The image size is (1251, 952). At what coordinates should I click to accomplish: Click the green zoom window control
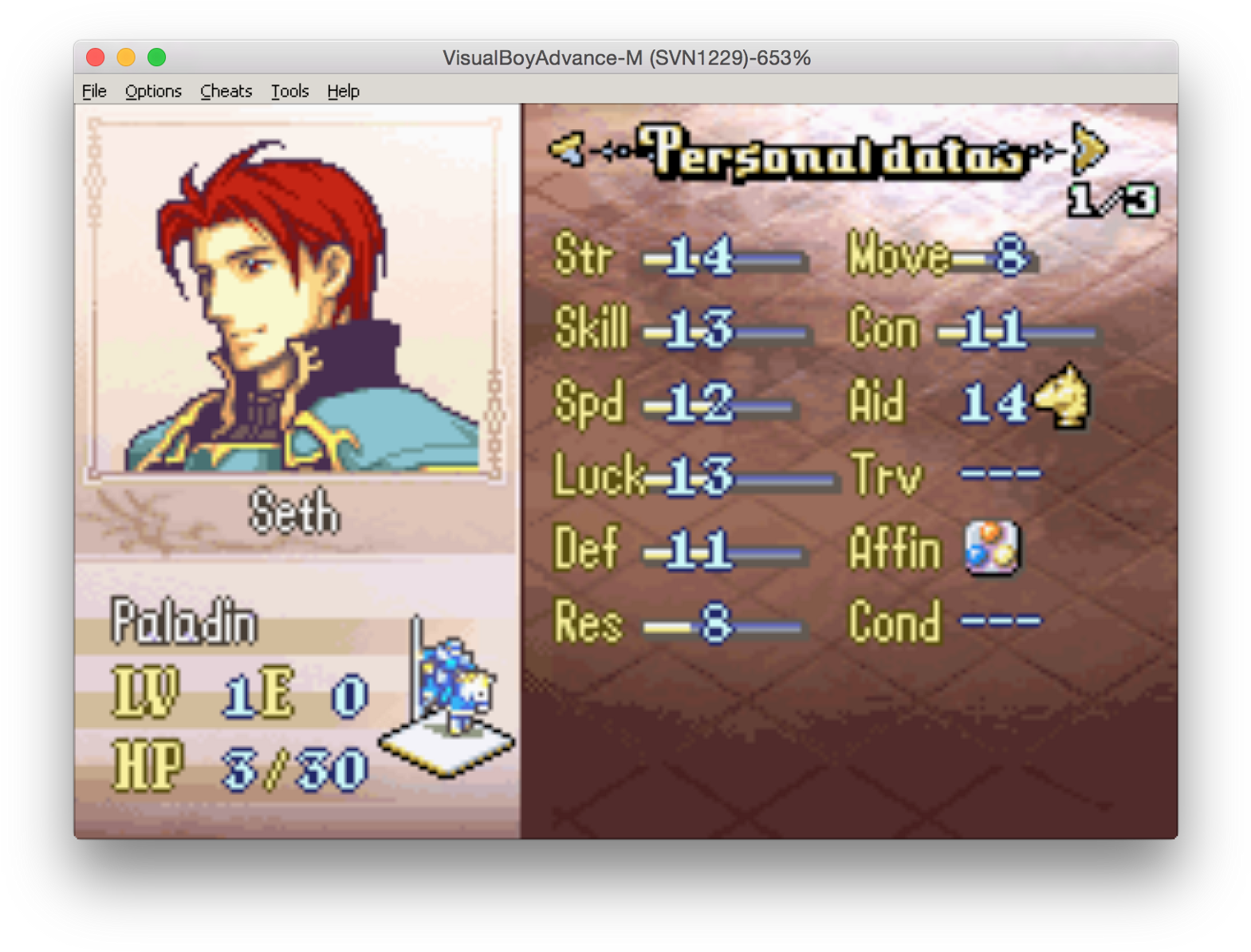pyautogui.click(x=156, y=57)
